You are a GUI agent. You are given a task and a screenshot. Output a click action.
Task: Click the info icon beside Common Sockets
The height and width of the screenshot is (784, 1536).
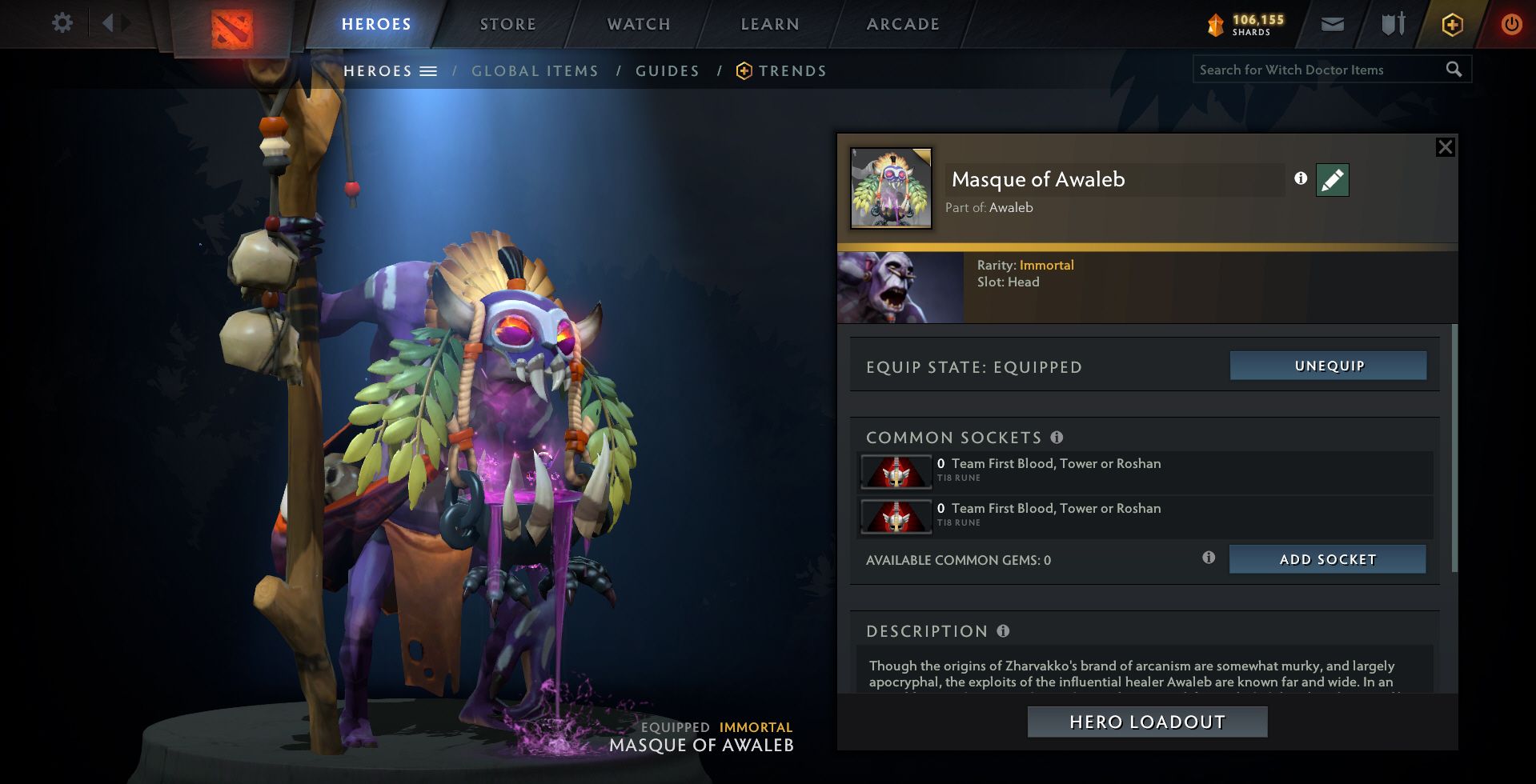(1058, 438)
